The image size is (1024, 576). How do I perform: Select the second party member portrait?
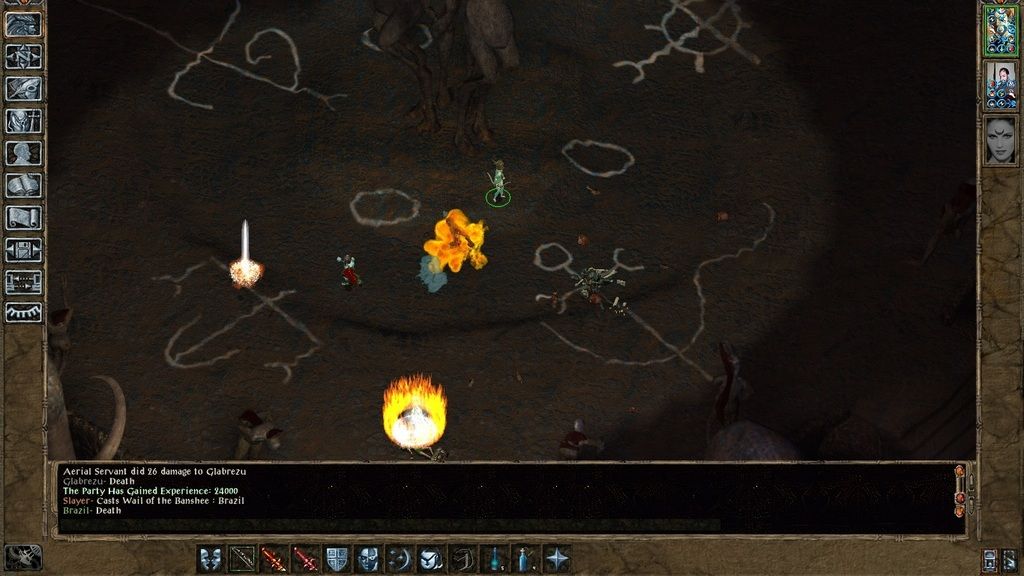pyautogui.click(x=1000, y=85)
